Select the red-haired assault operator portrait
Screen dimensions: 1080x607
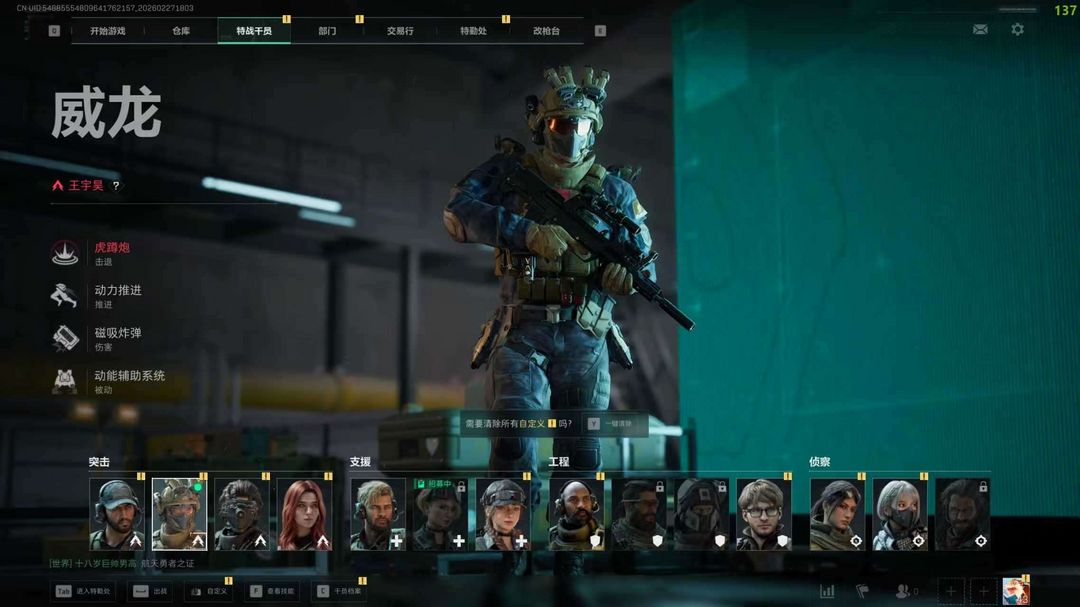click(304, 514)
